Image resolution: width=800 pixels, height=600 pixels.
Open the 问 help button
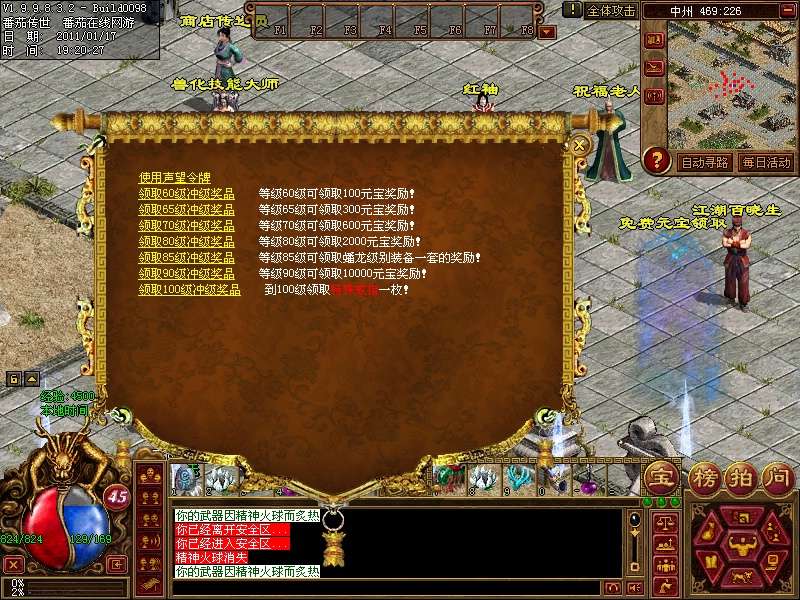pos(777,476)
